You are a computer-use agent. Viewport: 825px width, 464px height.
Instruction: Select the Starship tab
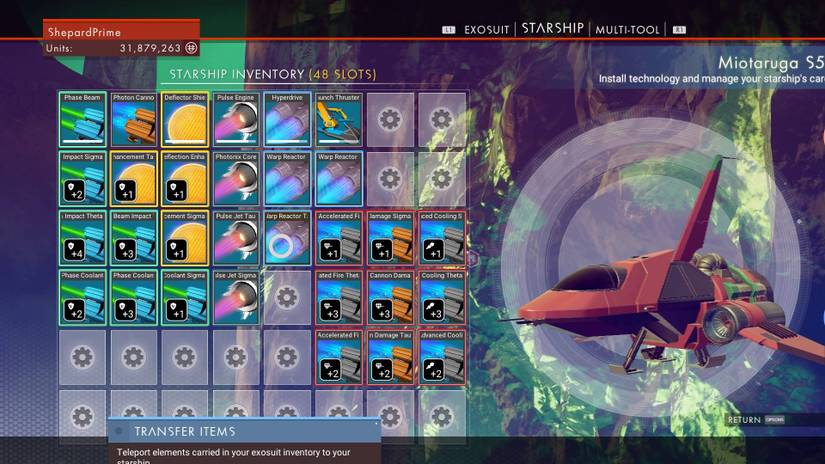pos(551,29)
